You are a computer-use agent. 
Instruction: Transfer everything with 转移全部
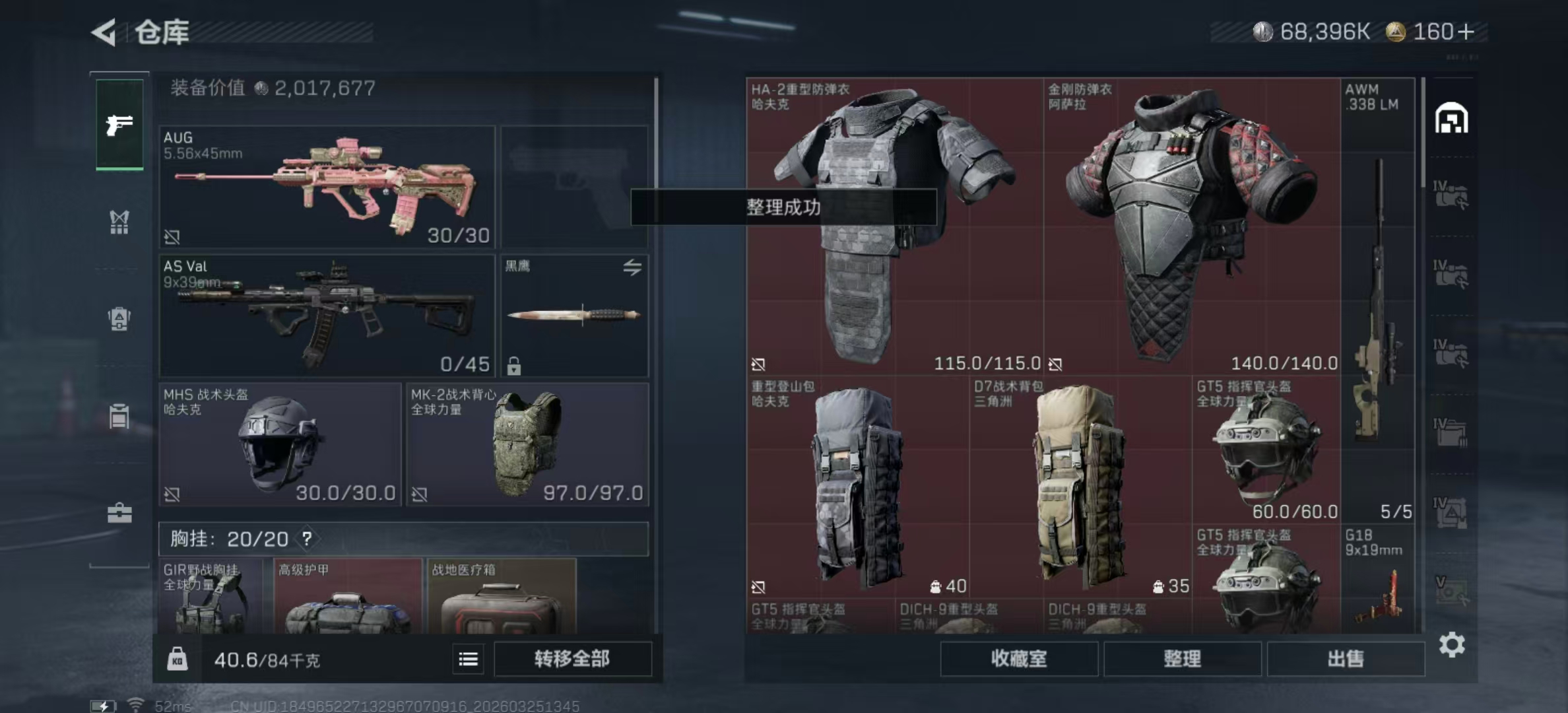(572, 658)
